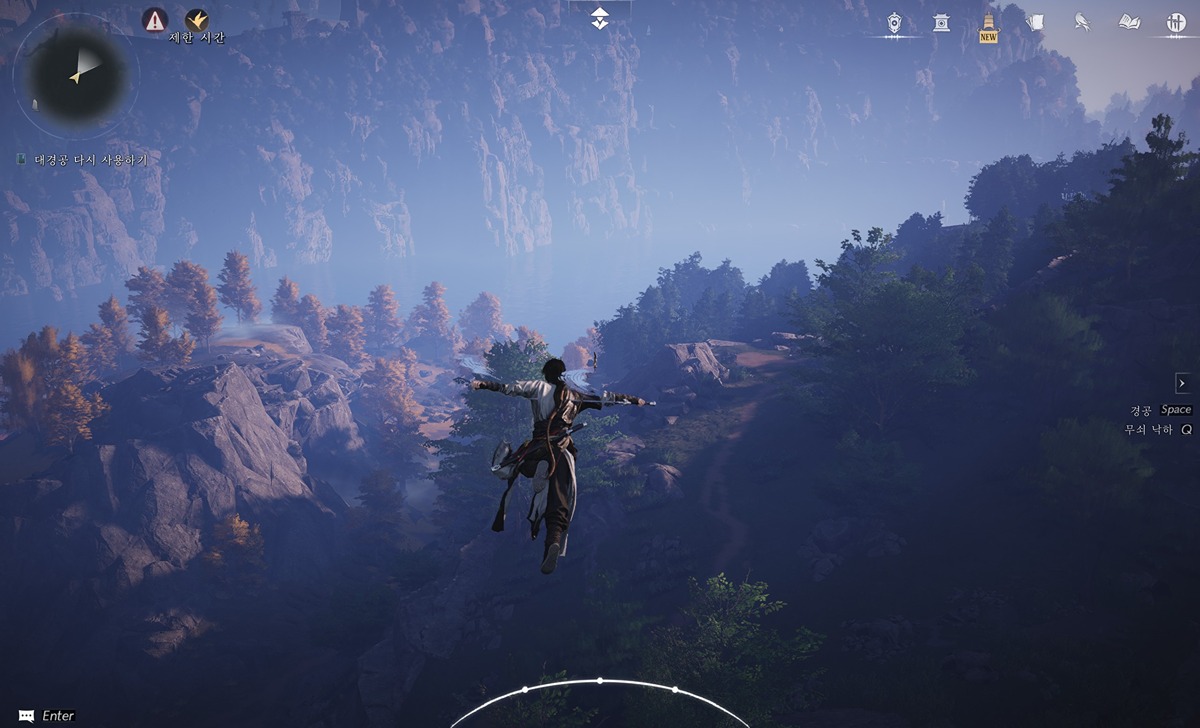Open the open-book journal icon
The width and height of the screenshot is (1200, 728).
pos(1129,22)
